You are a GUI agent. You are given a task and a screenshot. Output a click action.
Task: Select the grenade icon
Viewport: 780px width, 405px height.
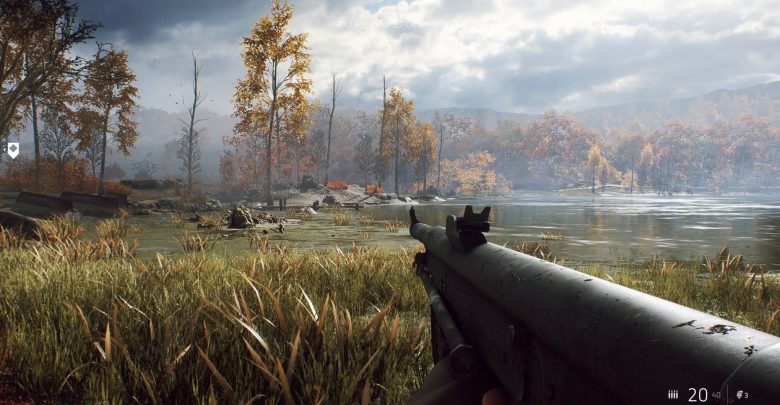(x=739, y=395)
